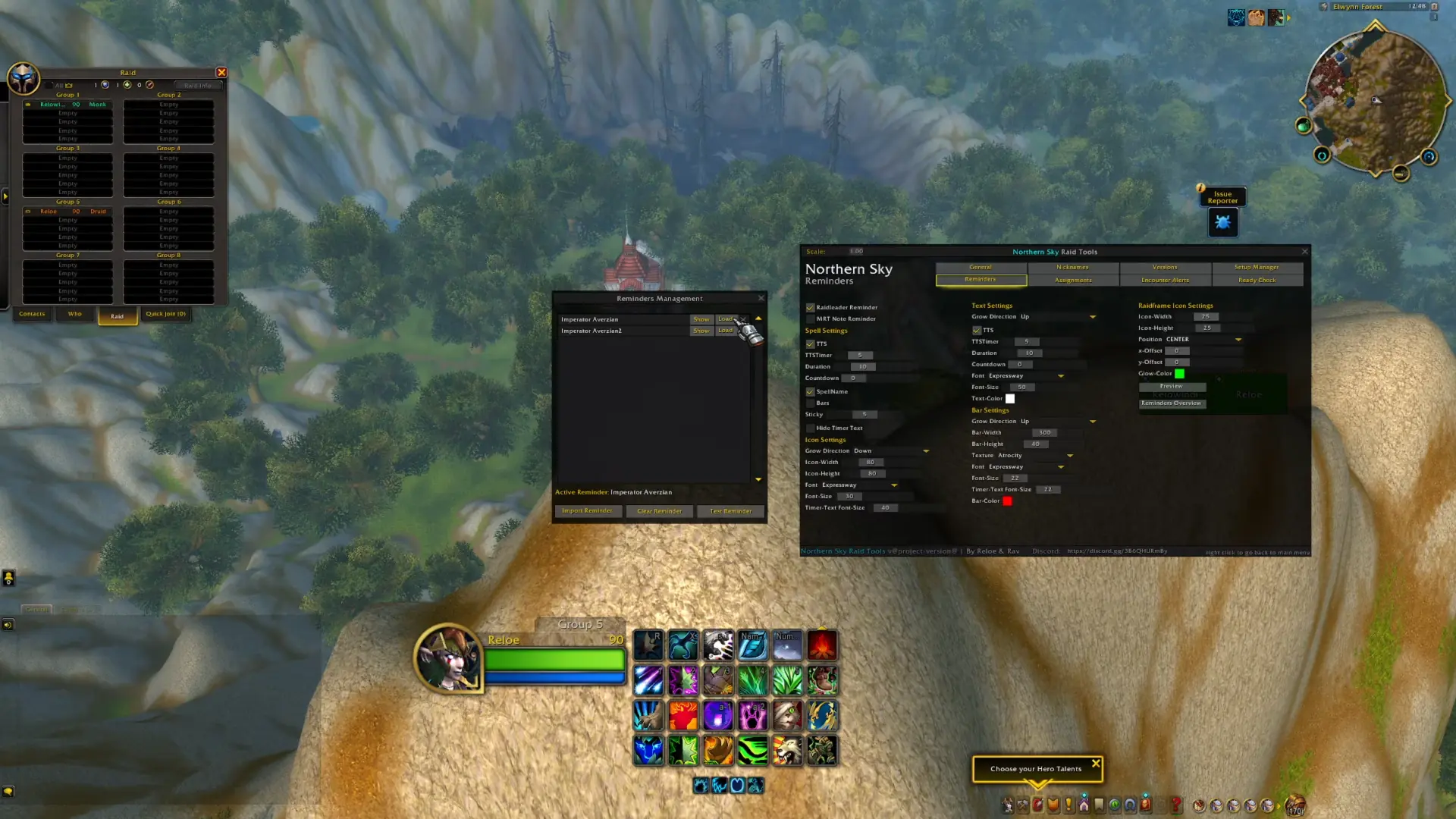Load the Imperator Averzian2 reminder
The image size is (1456, 819).
coord(726,330)
